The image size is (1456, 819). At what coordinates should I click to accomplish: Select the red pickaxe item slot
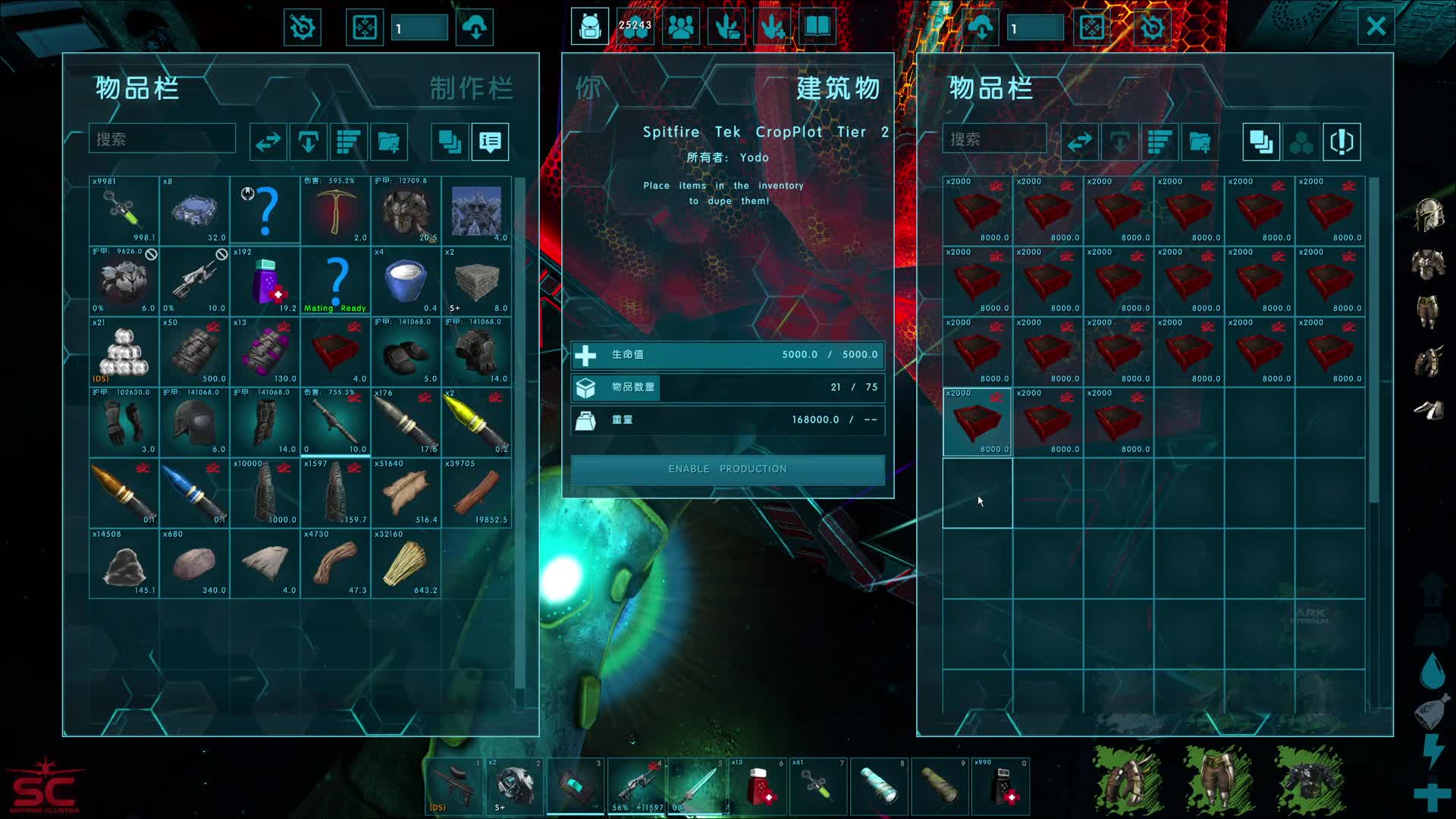click(x=335, y=211)
